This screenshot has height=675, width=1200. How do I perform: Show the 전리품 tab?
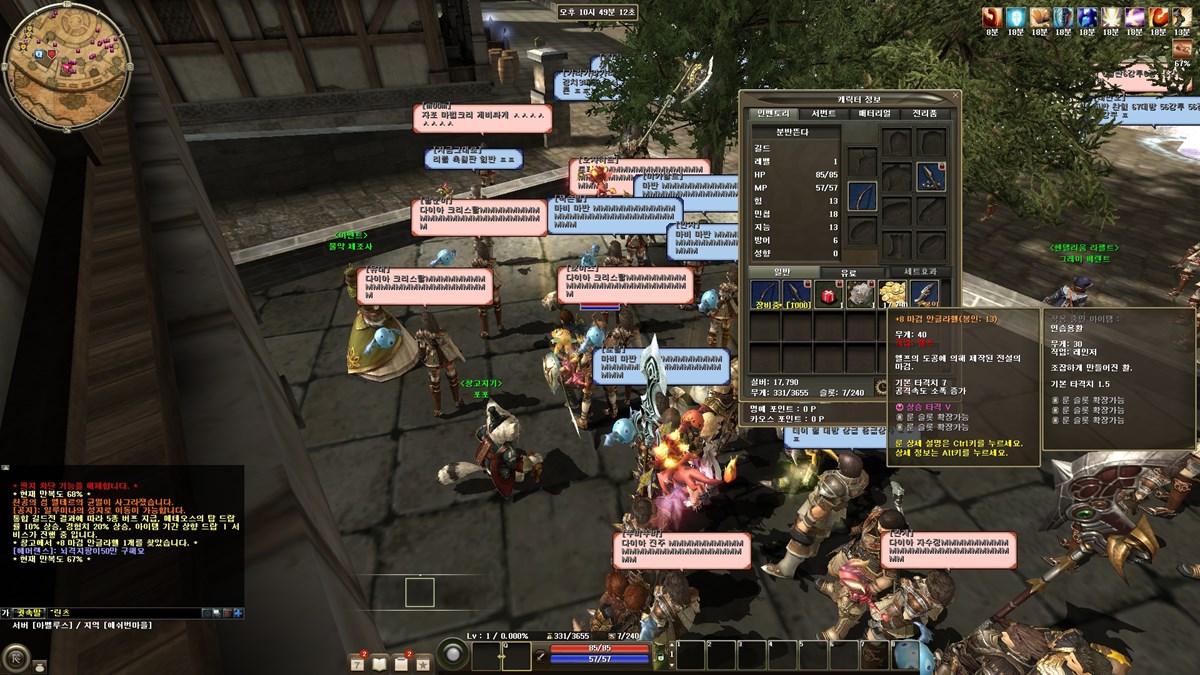(x=925, y=114)
